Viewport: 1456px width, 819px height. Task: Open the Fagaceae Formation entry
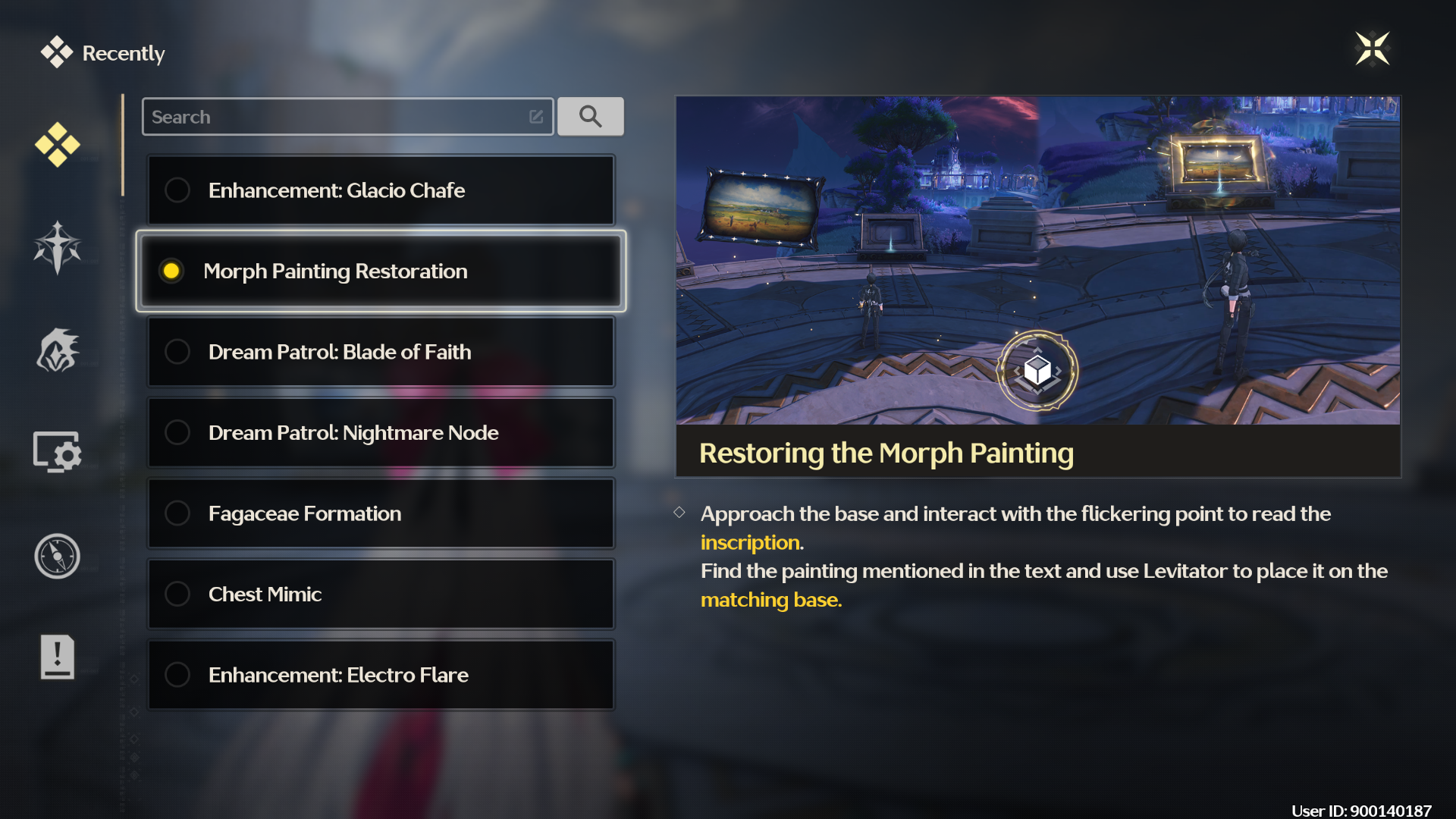pyautogui.click(x=381, y=514)
